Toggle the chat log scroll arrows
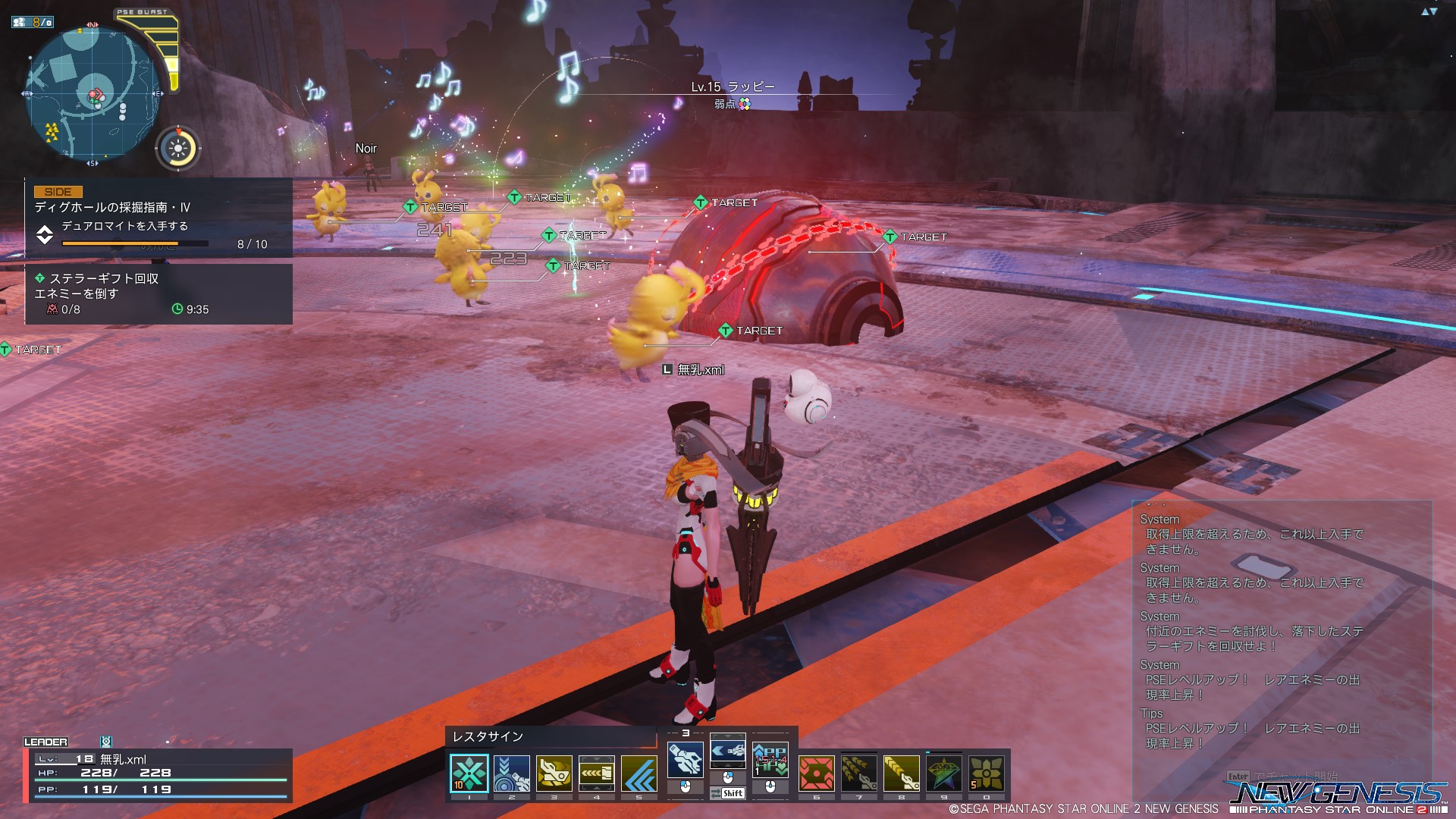 pos(1429,11)
